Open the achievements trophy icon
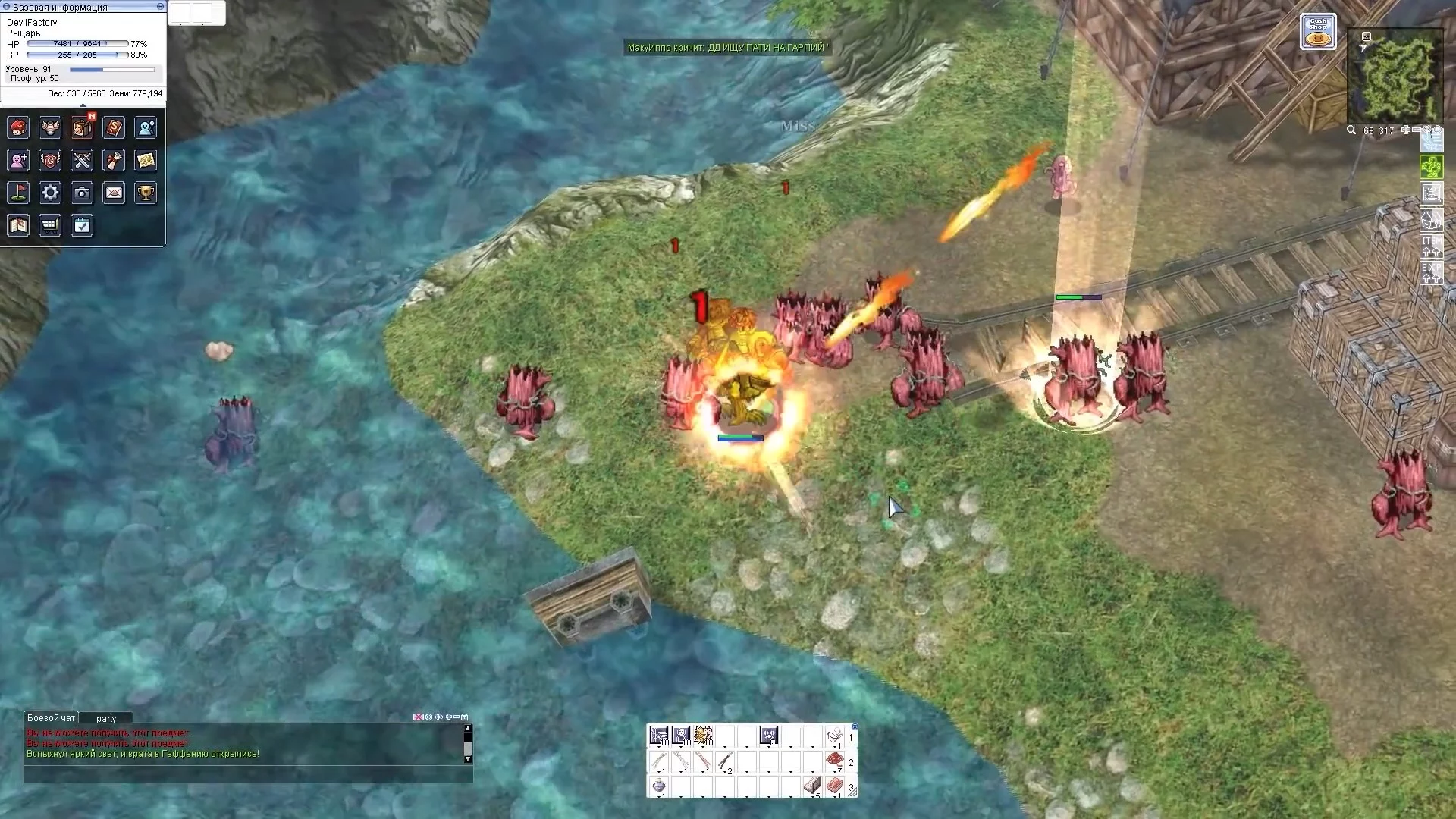 pos(146,193)
